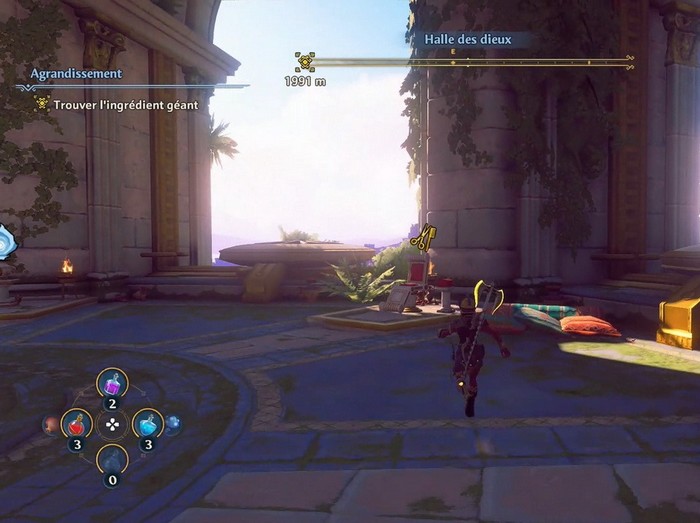Click the quest marker icon on the compass

(305, 62)
